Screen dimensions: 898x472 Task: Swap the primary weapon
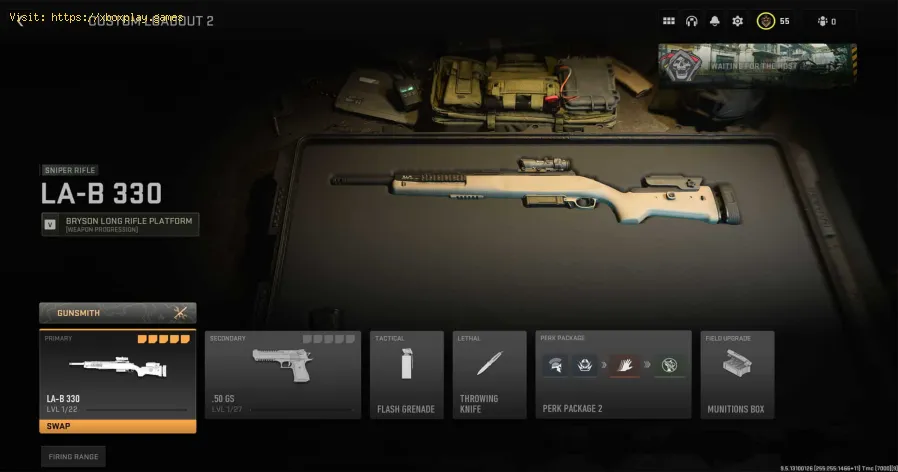point(117,426)
